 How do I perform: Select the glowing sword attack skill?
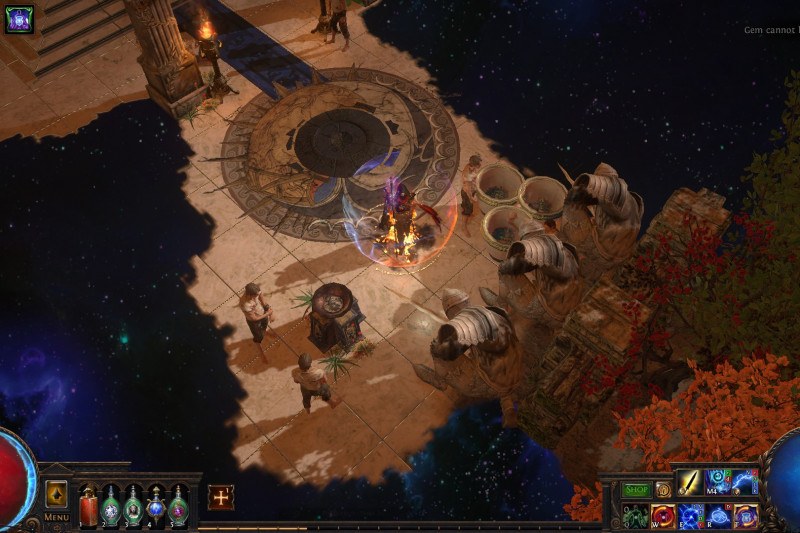tap(690, 483)
